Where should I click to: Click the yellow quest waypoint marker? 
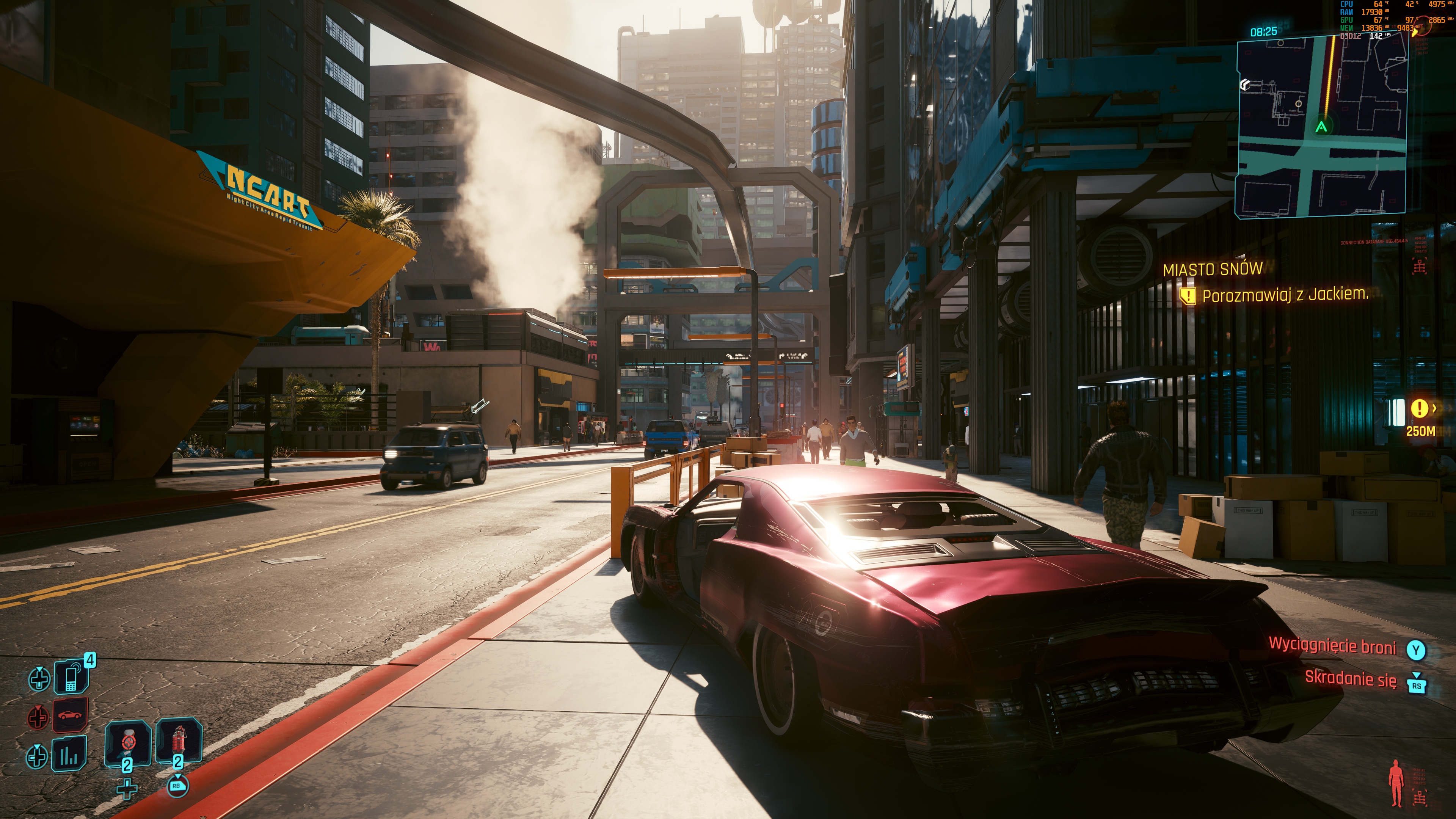point(1419,408)
